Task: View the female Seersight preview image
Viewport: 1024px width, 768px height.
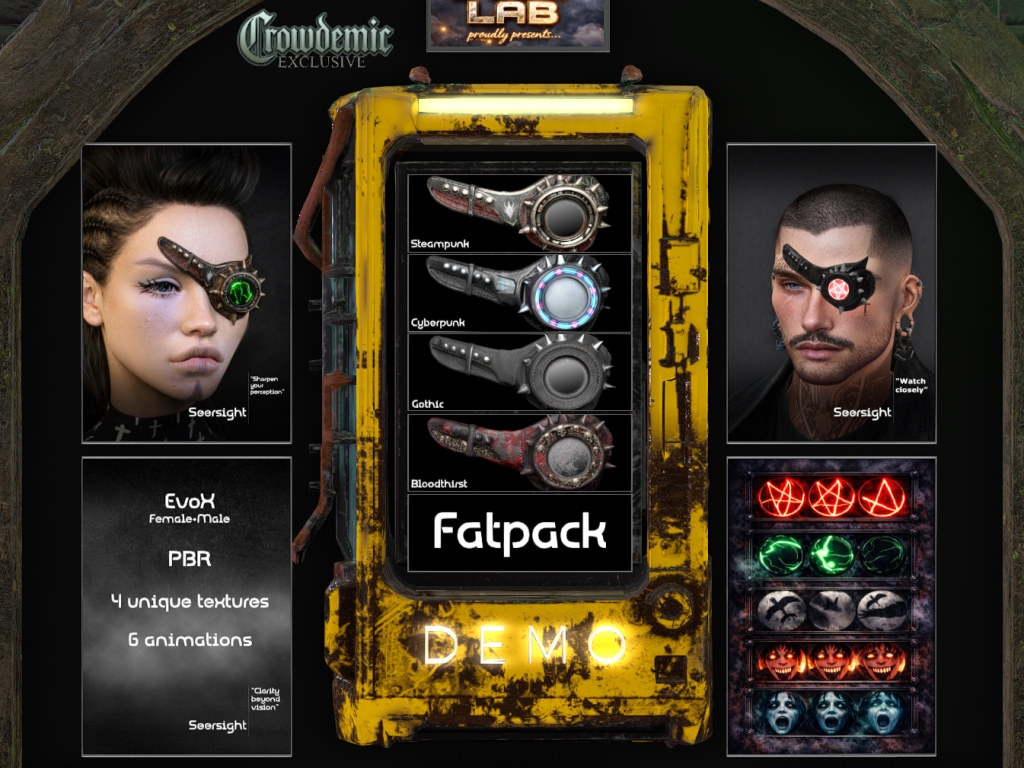Action: click(x=186, y=293)
